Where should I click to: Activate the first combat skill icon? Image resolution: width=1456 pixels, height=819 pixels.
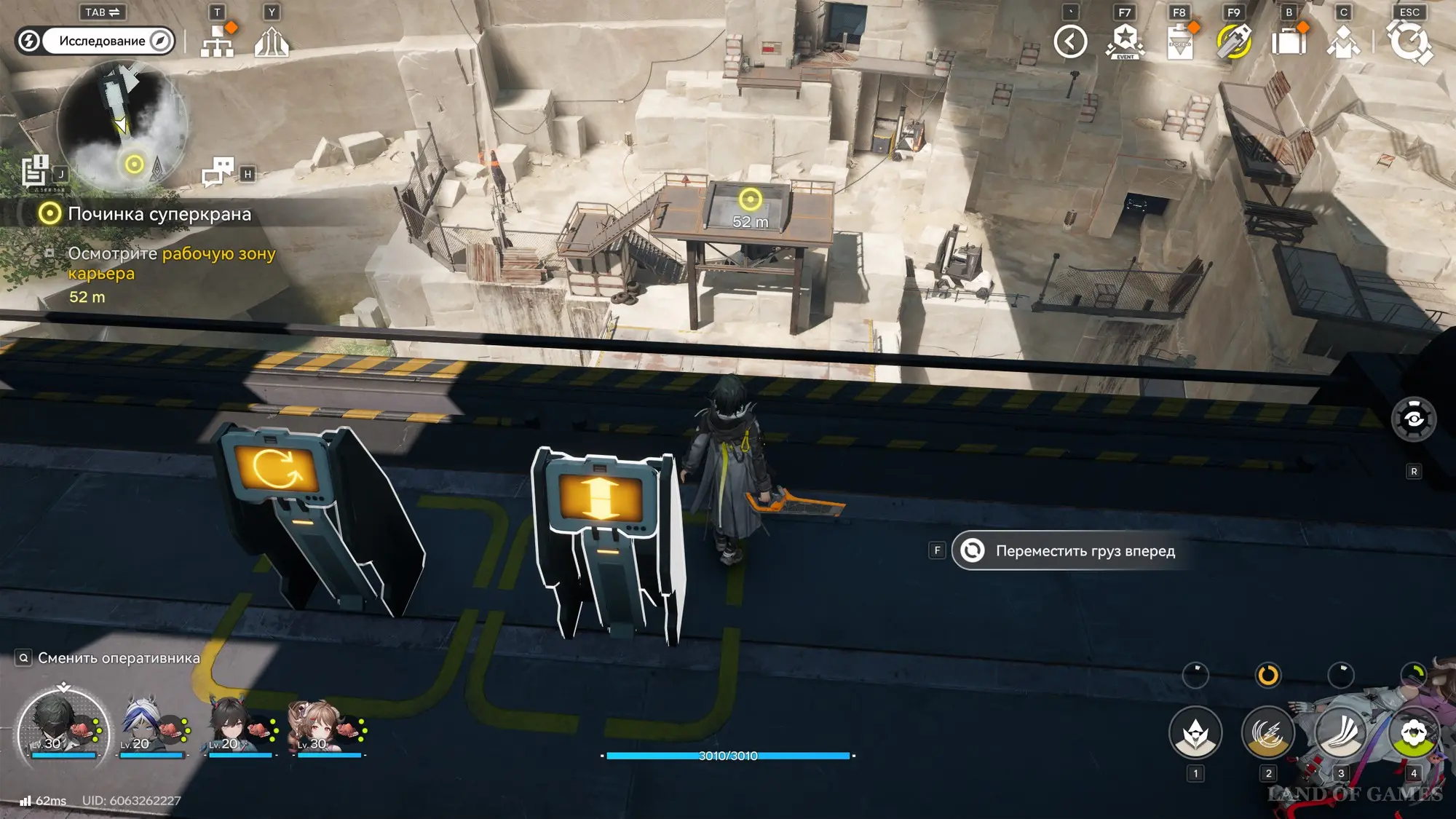tap(1195, 733)
